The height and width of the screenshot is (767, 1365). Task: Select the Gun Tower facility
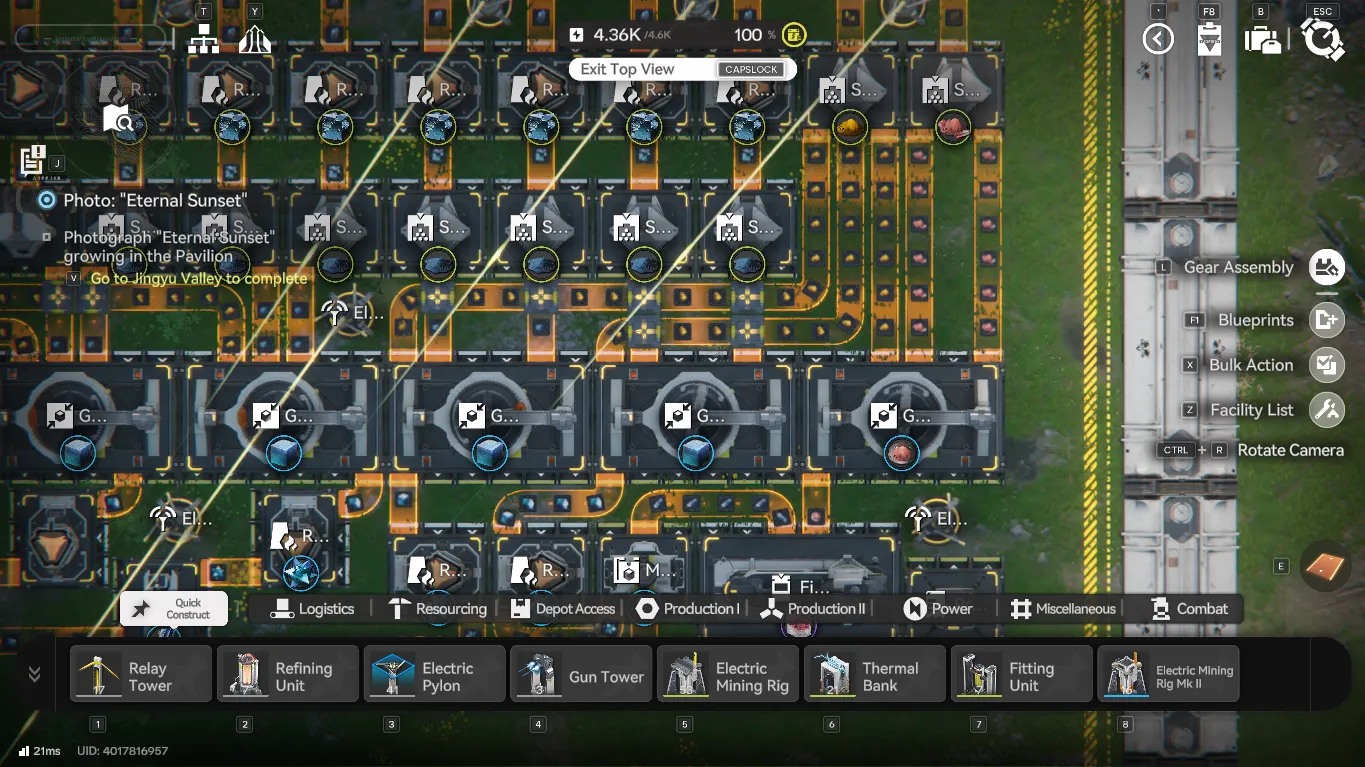581,673
